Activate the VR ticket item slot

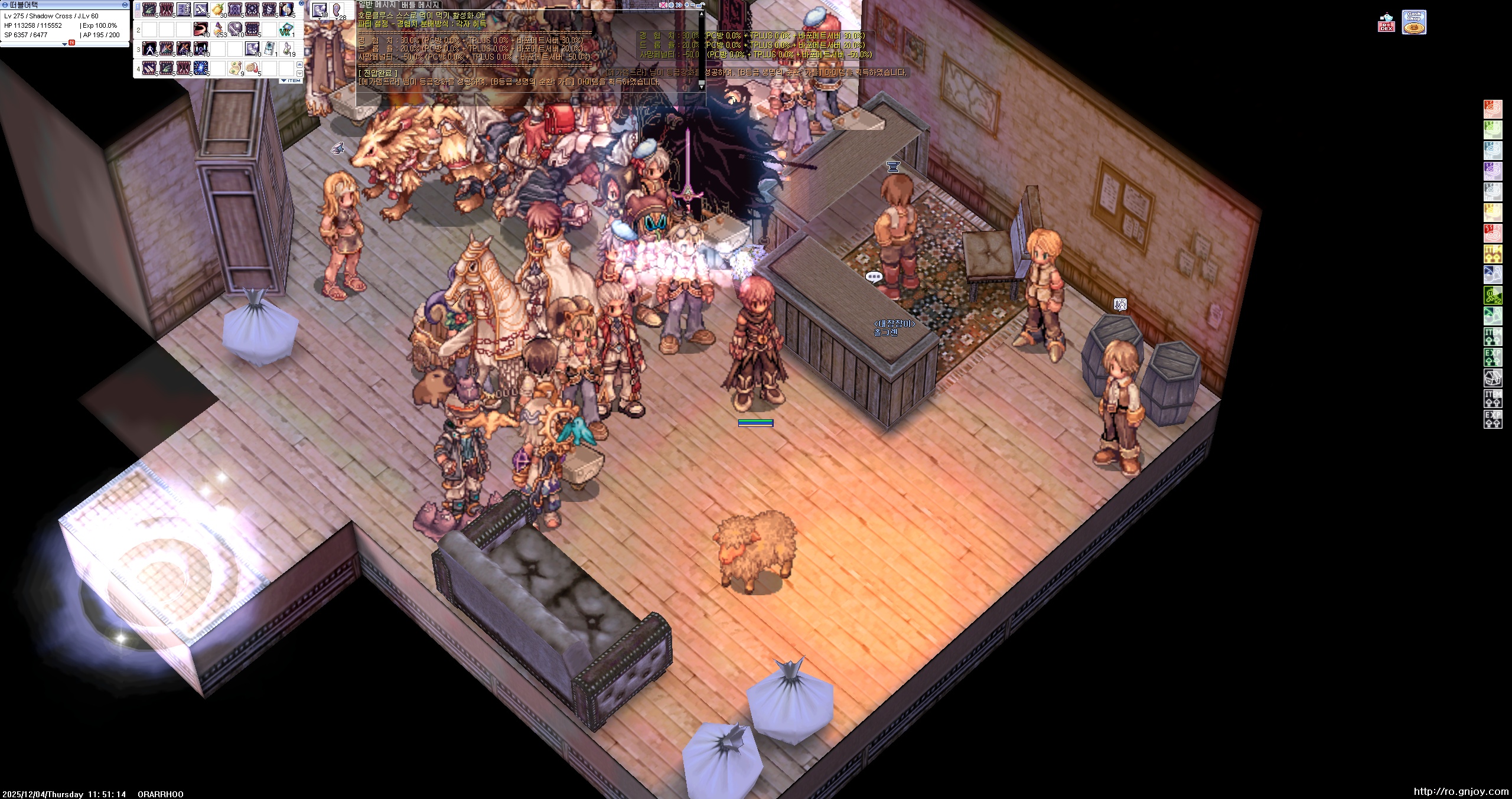tap(286, 29)
